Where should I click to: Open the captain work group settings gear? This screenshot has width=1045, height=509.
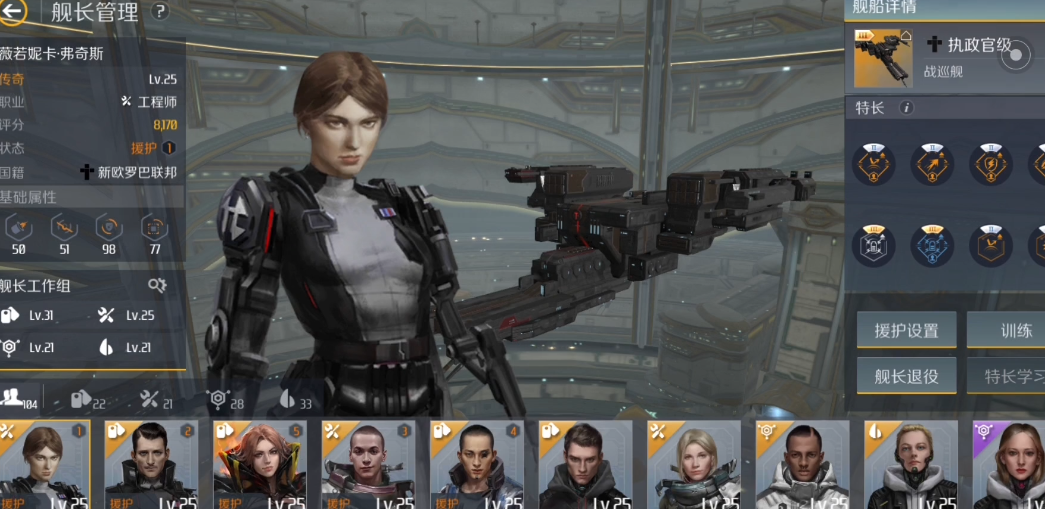click(157, 285)
